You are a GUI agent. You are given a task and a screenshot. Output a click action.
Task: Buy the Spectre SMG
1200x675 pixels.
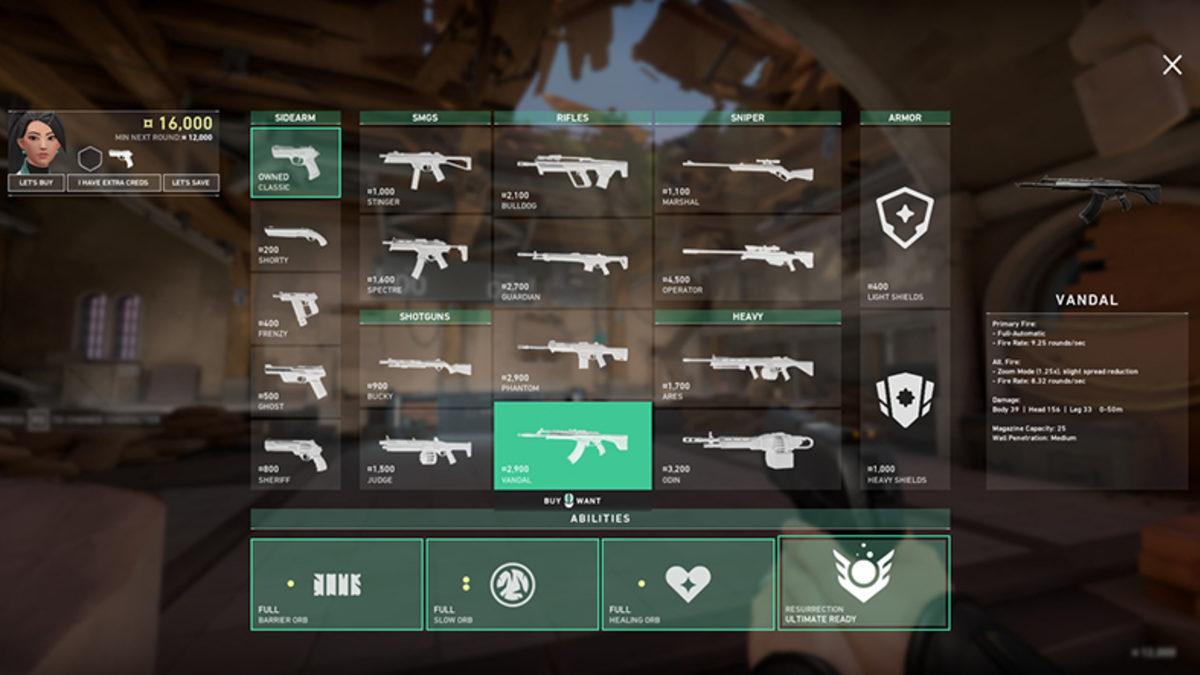[x=425, y=257]
